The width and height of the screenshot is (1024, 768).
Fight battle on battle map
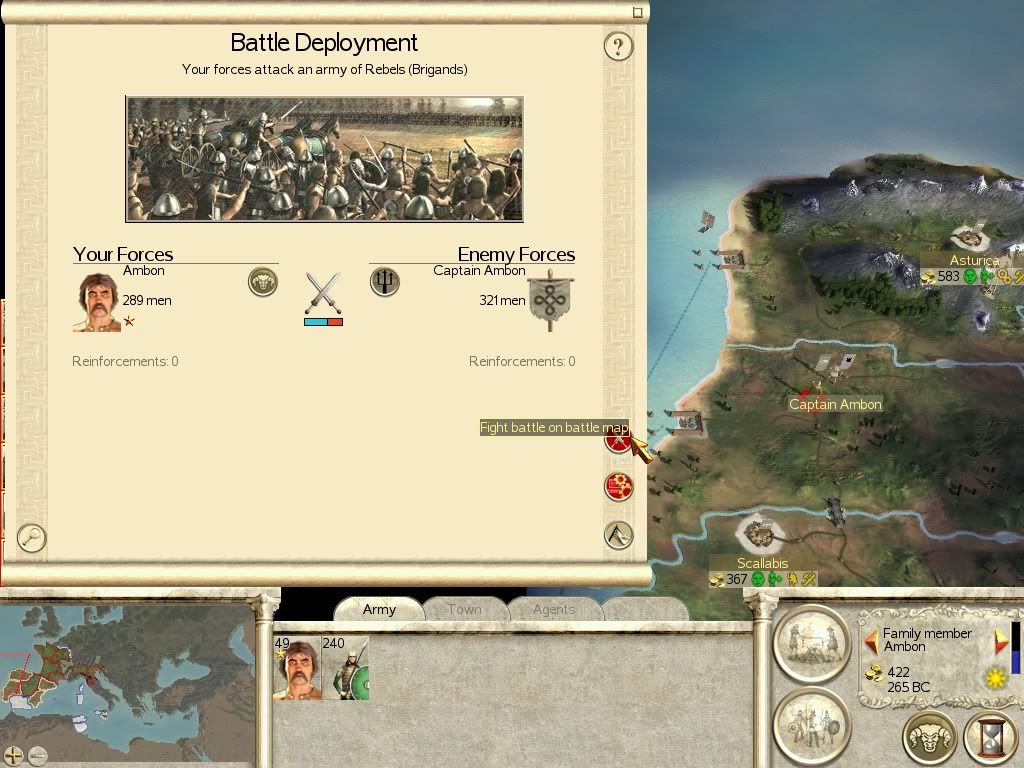(x=618, y=439)
